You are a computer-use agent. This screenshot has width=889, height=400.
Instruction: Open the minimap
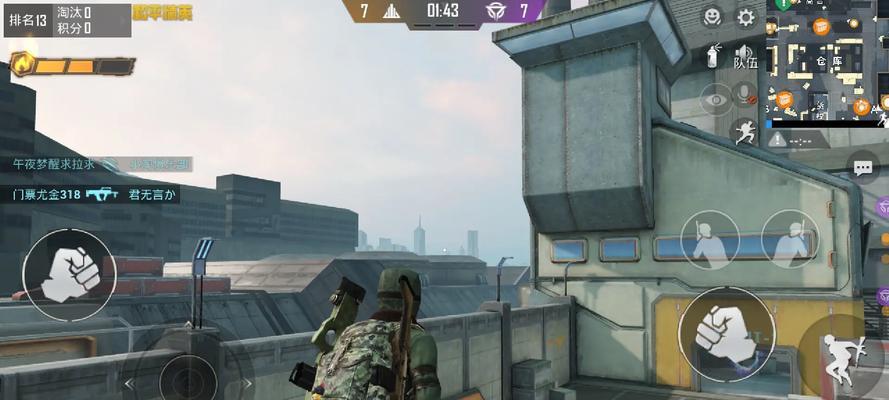click(827, 60)
